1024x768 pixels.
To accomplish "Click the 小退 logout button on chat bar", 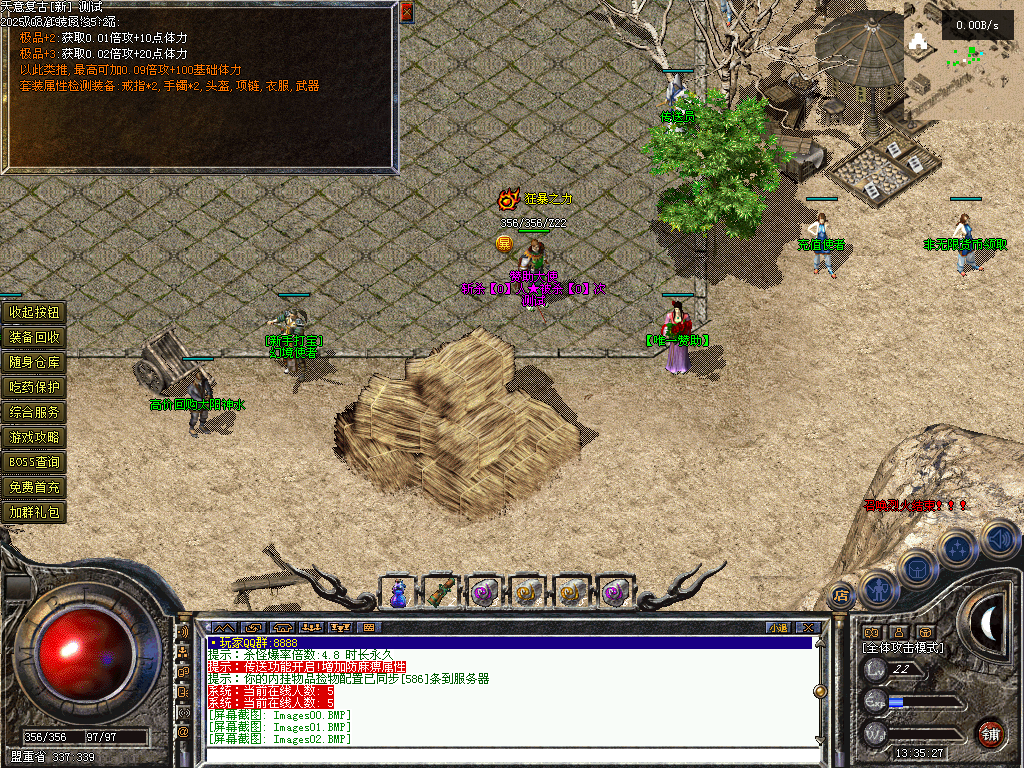I will tap(777, 627).
